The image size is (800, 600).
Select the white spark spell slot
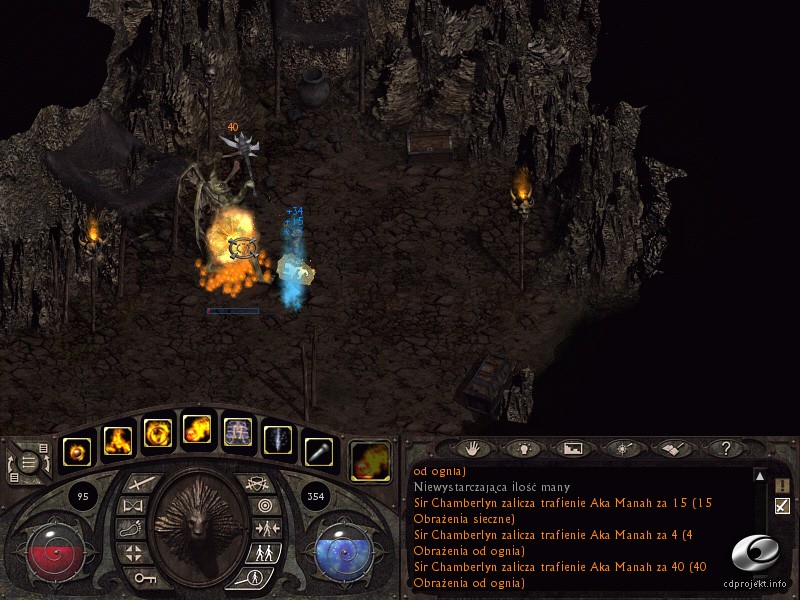click(278, 440)
